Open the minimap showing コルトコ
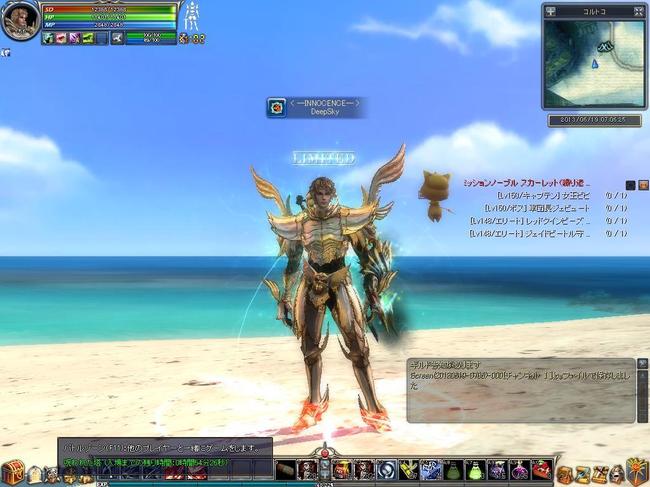 (594, 63)
